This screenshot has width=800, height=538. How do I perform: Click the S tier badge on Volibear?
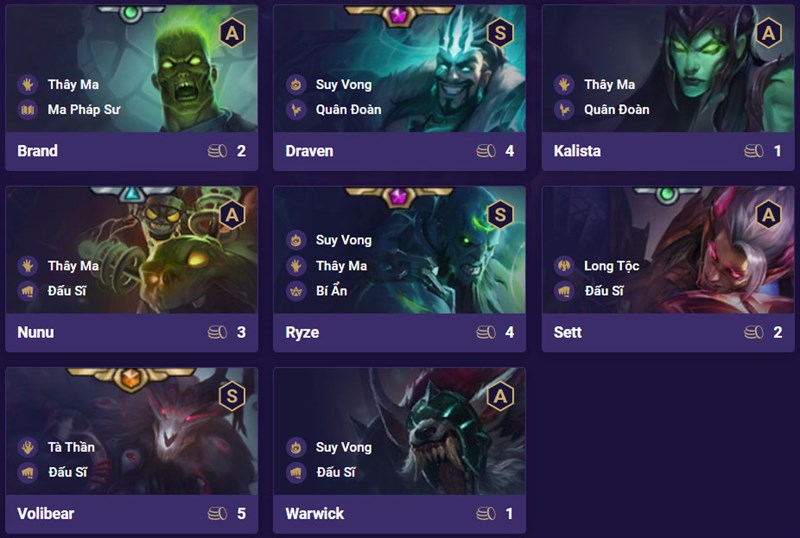[232, 395]
